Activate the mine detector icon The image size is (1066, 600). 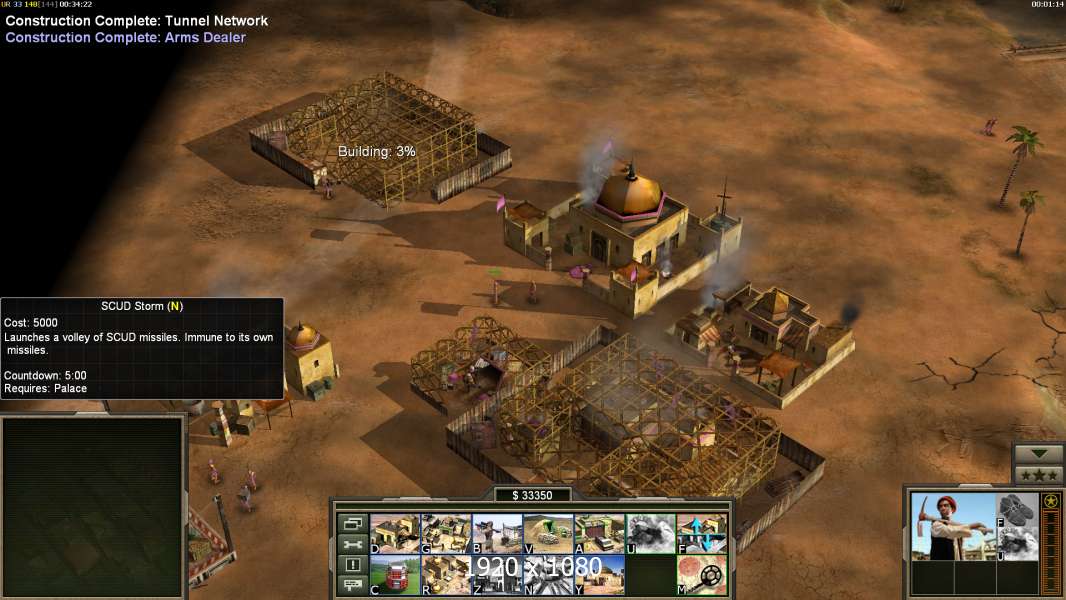701,575
